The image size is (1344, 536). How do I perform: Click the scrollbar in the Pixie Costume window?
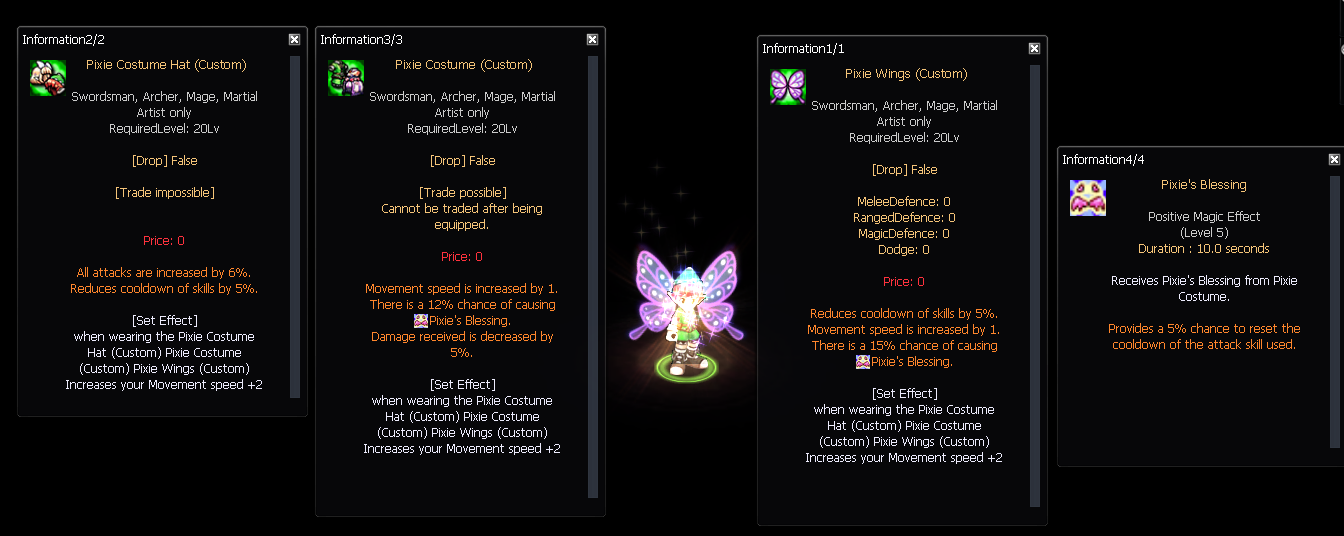(x=593, y=276)
